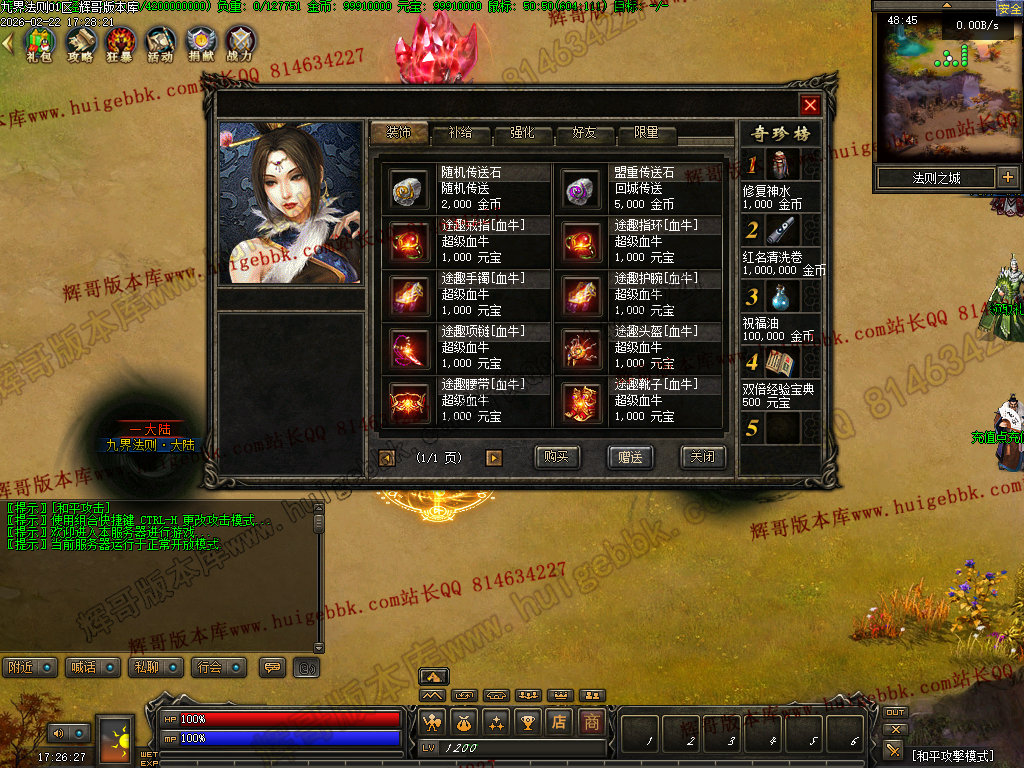1024x768 pixels.
Task: Click the 购买 buy button
Action: (x=557, y=457)
